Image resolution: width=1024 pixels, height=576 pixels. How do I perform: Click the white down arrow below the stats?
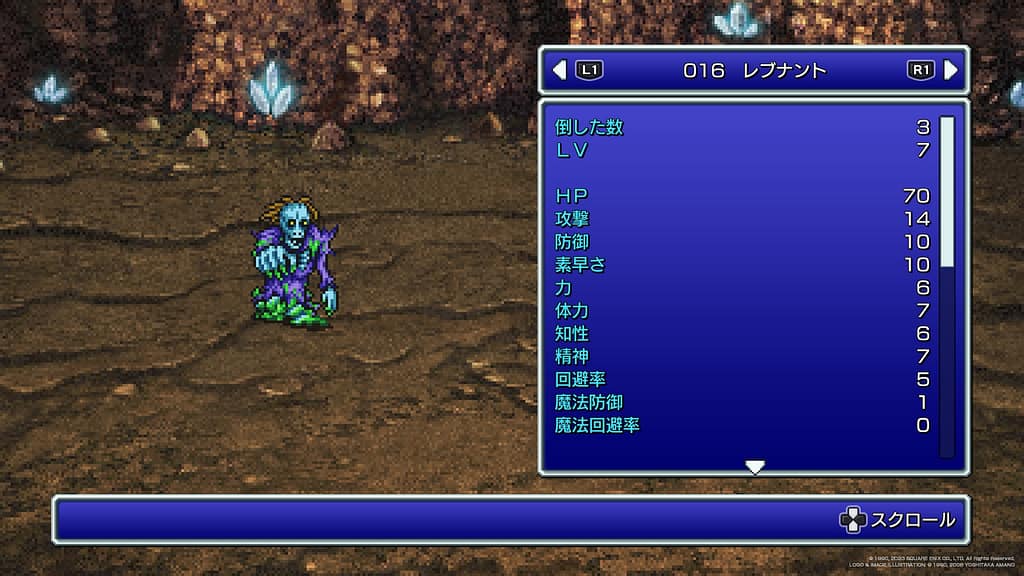pyautogui.click(x=755, y=467)
